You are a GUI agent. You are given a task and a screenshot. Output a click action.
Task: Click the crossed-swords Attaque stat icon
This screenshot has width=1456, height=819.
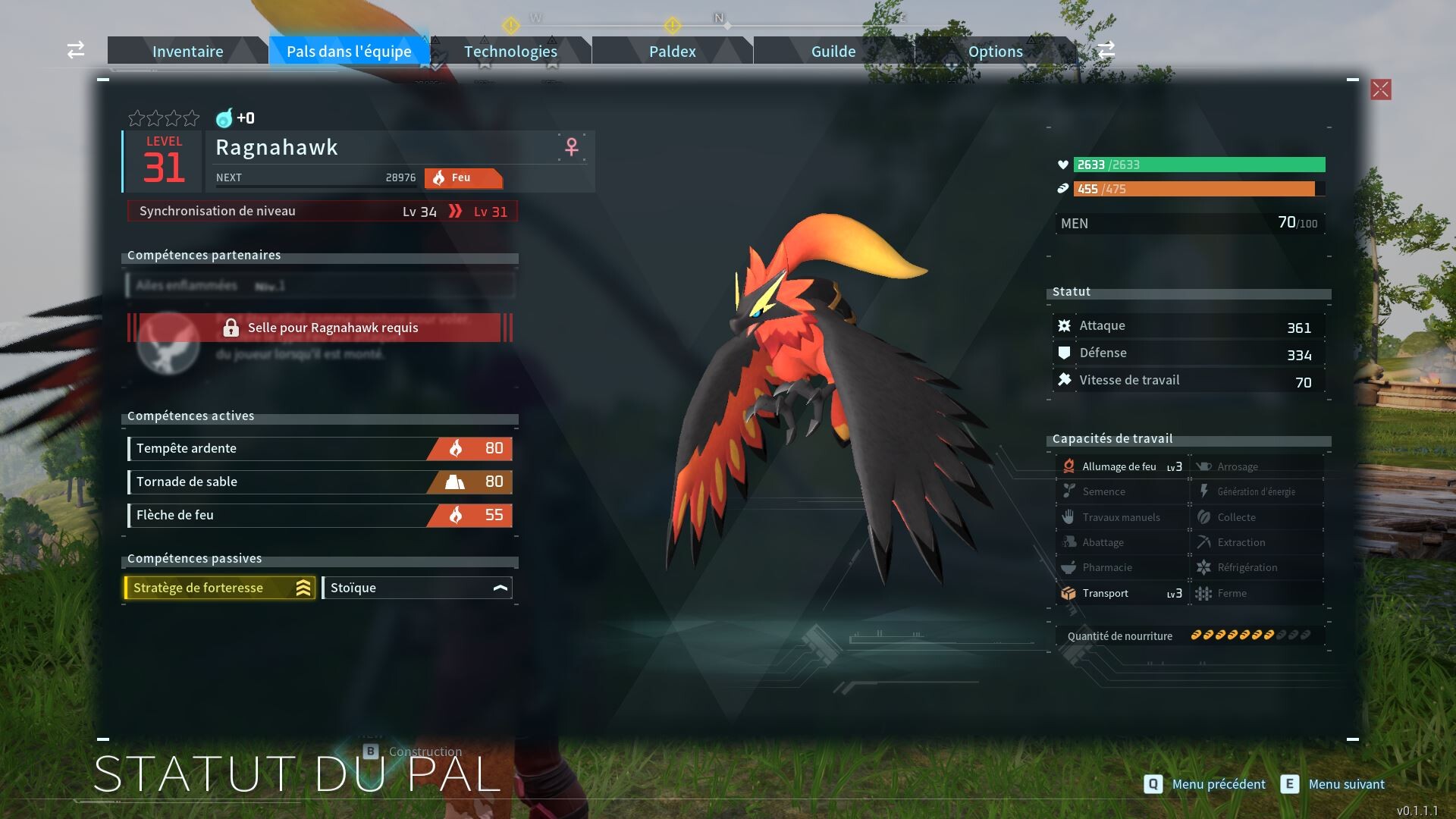(x=1065, y=325)
